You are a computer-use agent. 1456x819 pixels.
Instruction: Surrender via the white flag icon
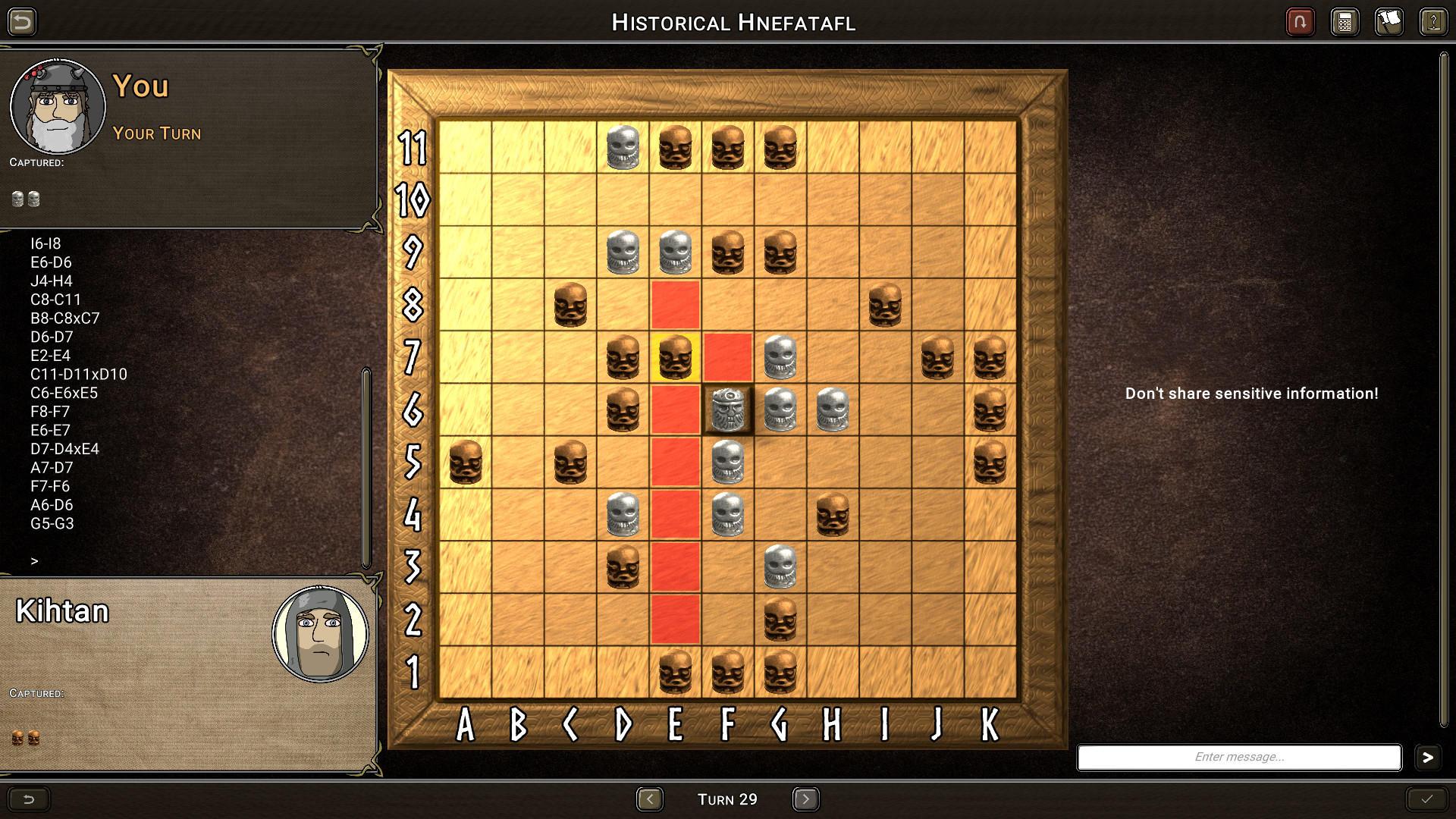1389,22
